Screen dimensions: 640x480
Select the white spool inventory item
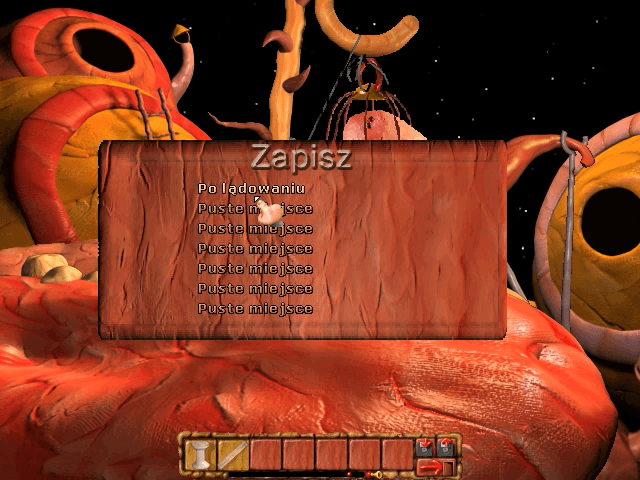coord(201,456)
